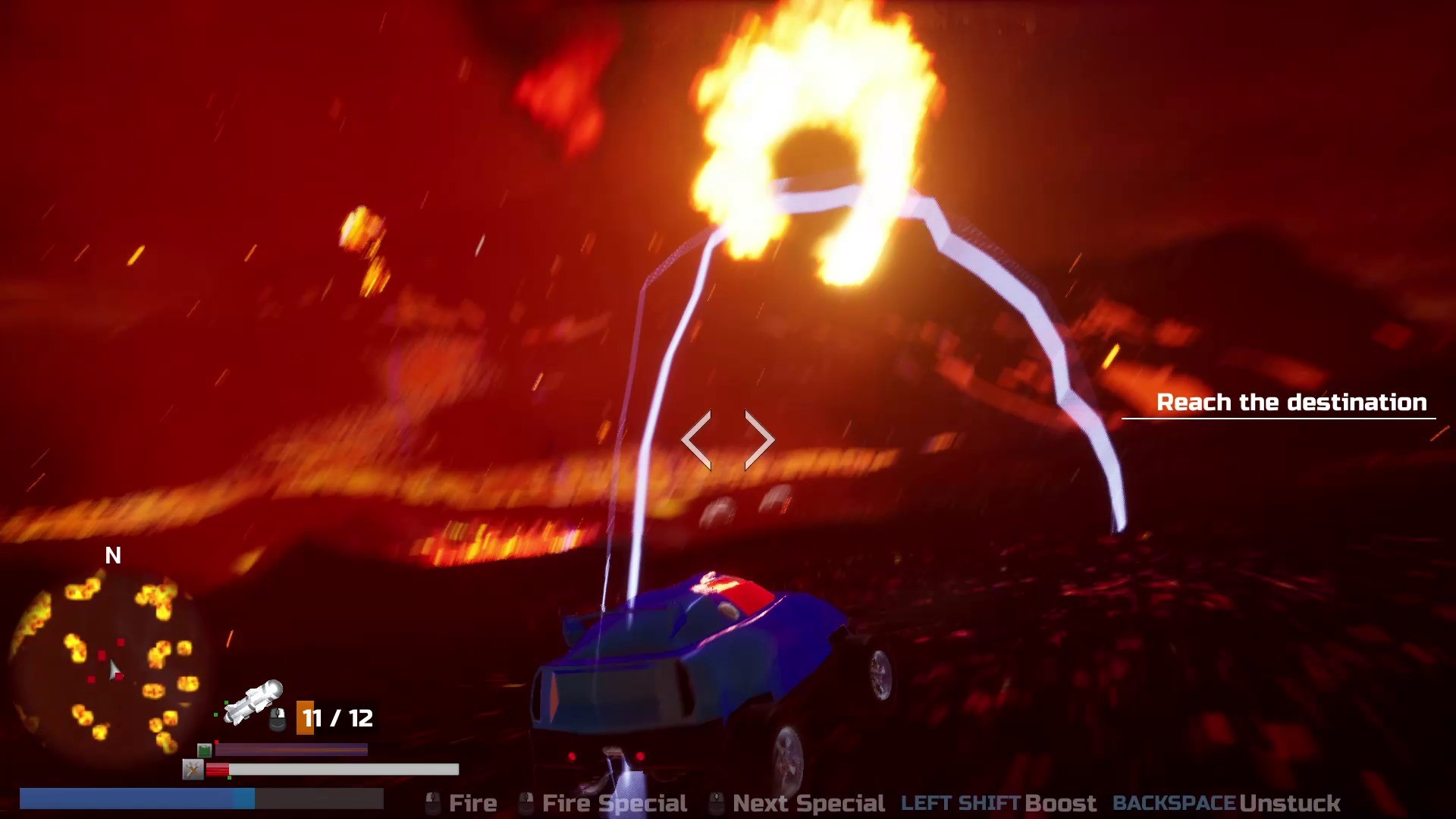Toggle the crosshair reticle at screen center
Image resolution: width=1456 pixels, height=819 pixels.
click(730, 440)
